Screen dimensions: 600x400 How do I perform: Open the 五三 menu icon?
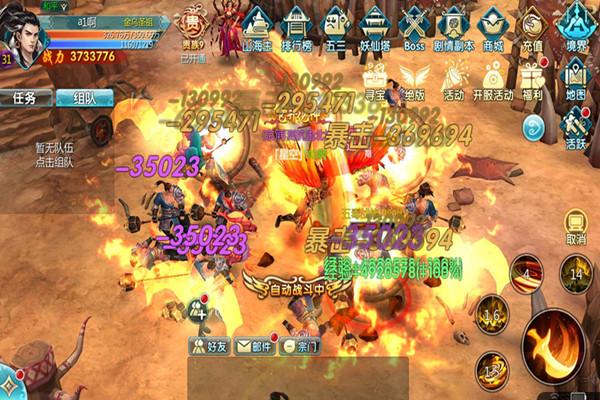[x=336, y=26]
